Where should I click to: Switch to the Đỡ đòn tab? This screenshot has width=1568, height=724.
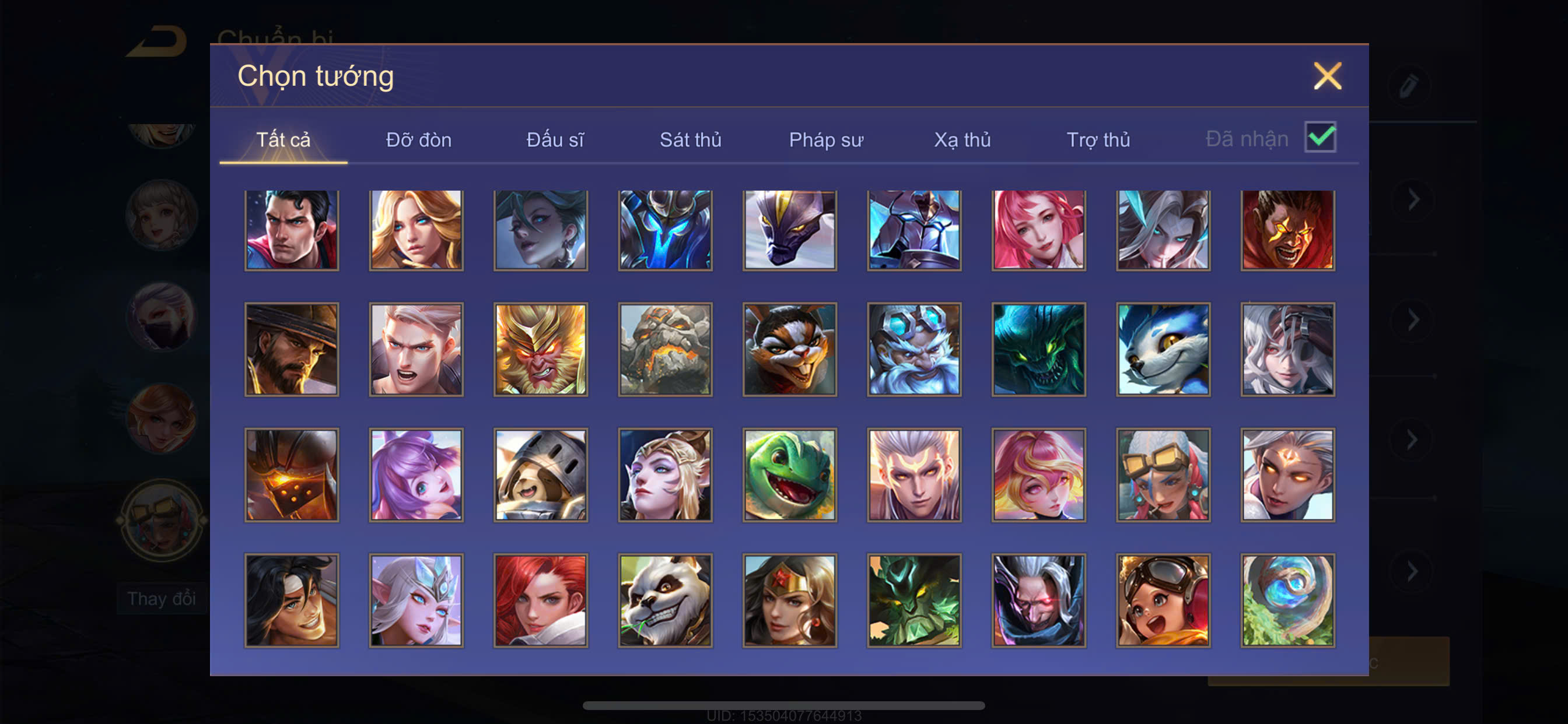pos(418,140)
